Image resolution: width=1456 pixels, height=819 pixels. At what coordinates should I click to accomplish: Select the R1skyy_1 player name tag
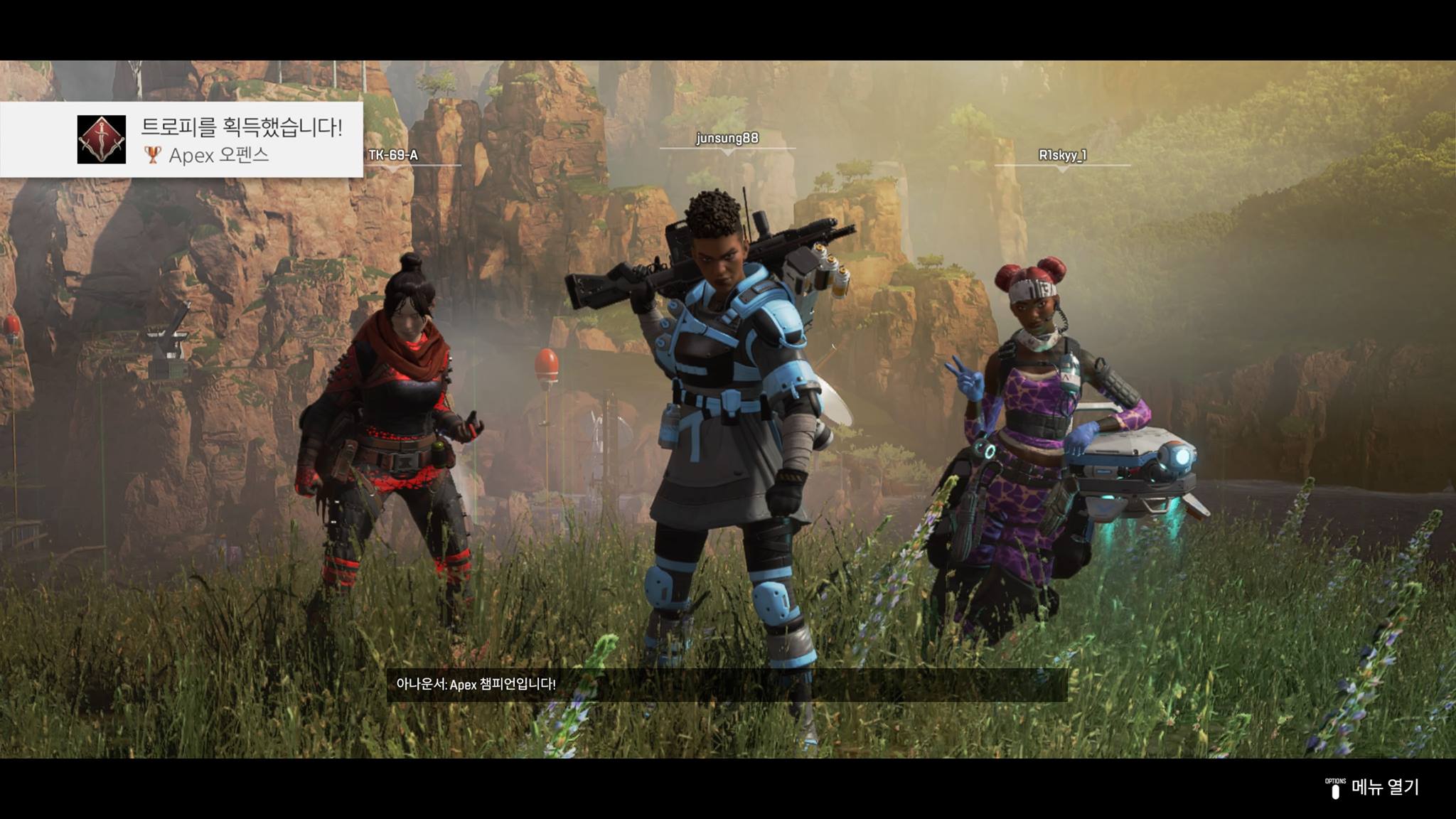tap(1062, 155)
